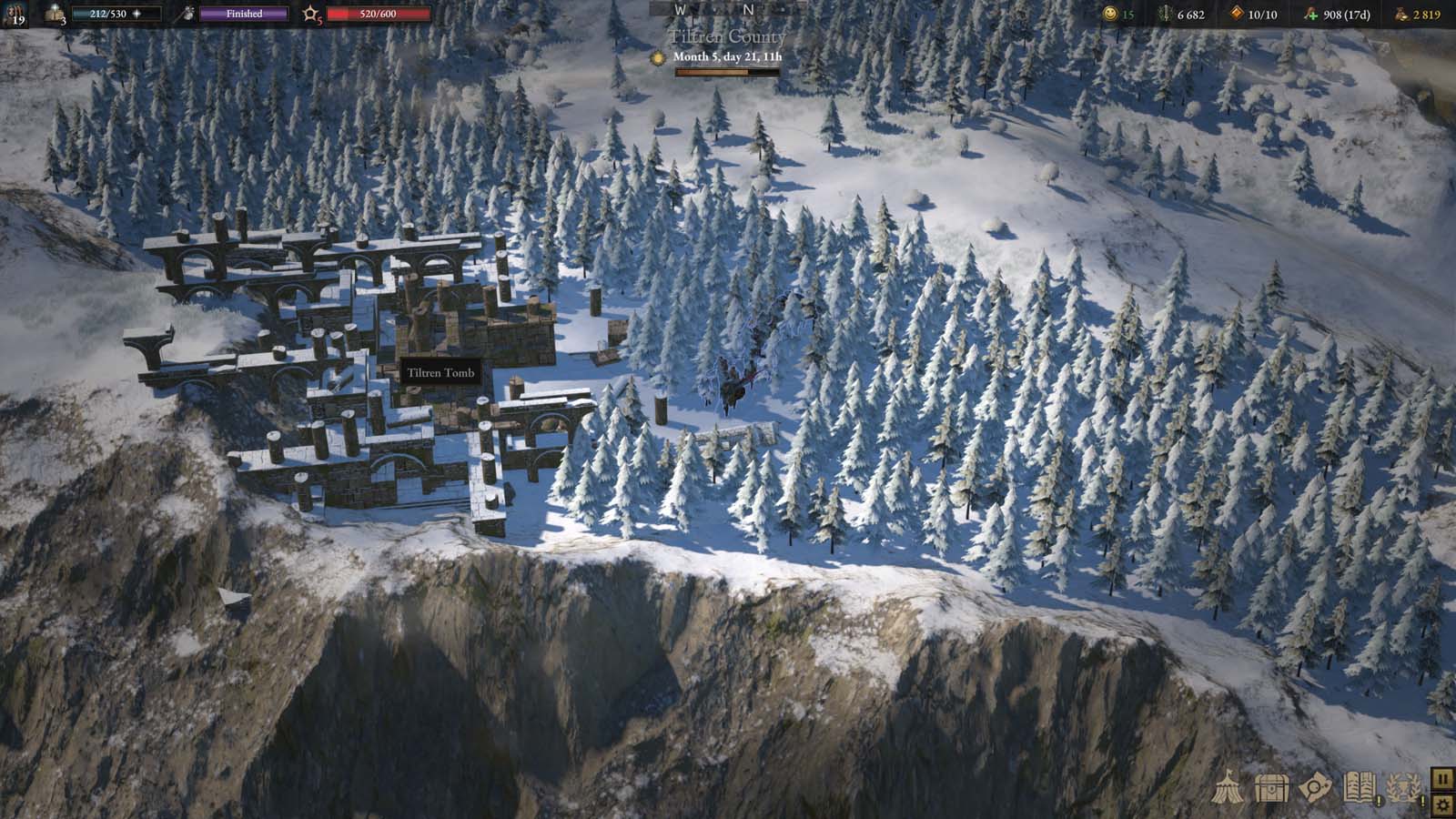Open the camp tent menu

coord(1230,787)
